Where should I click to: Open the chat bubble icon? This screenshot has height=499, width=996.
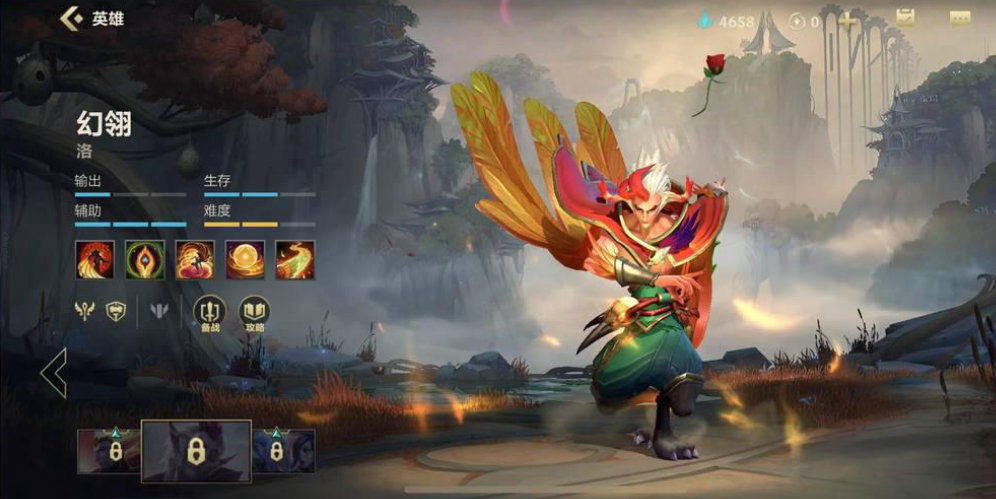pos(960,18)
